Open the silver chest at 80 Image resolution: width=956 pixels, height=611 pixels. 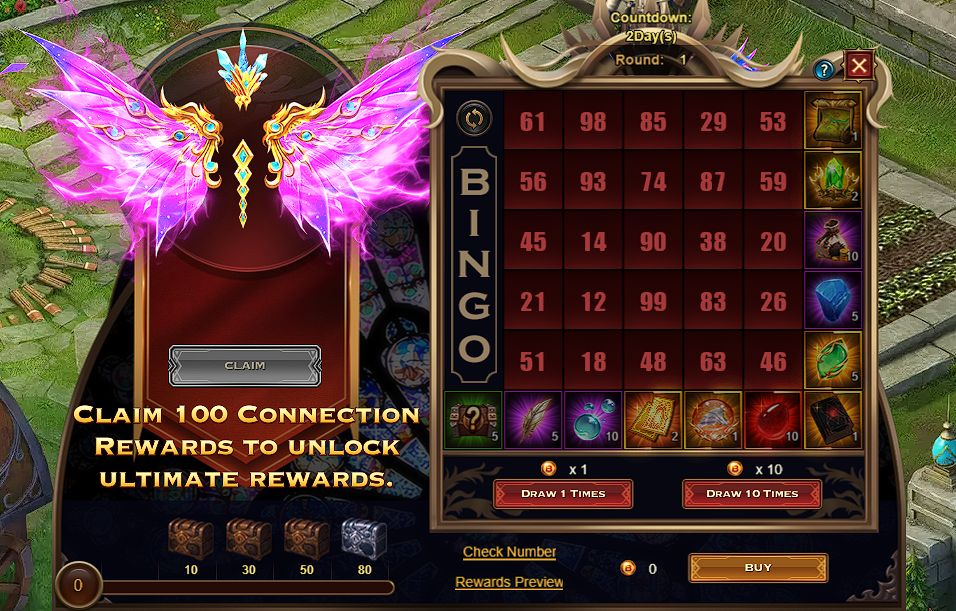364,538
